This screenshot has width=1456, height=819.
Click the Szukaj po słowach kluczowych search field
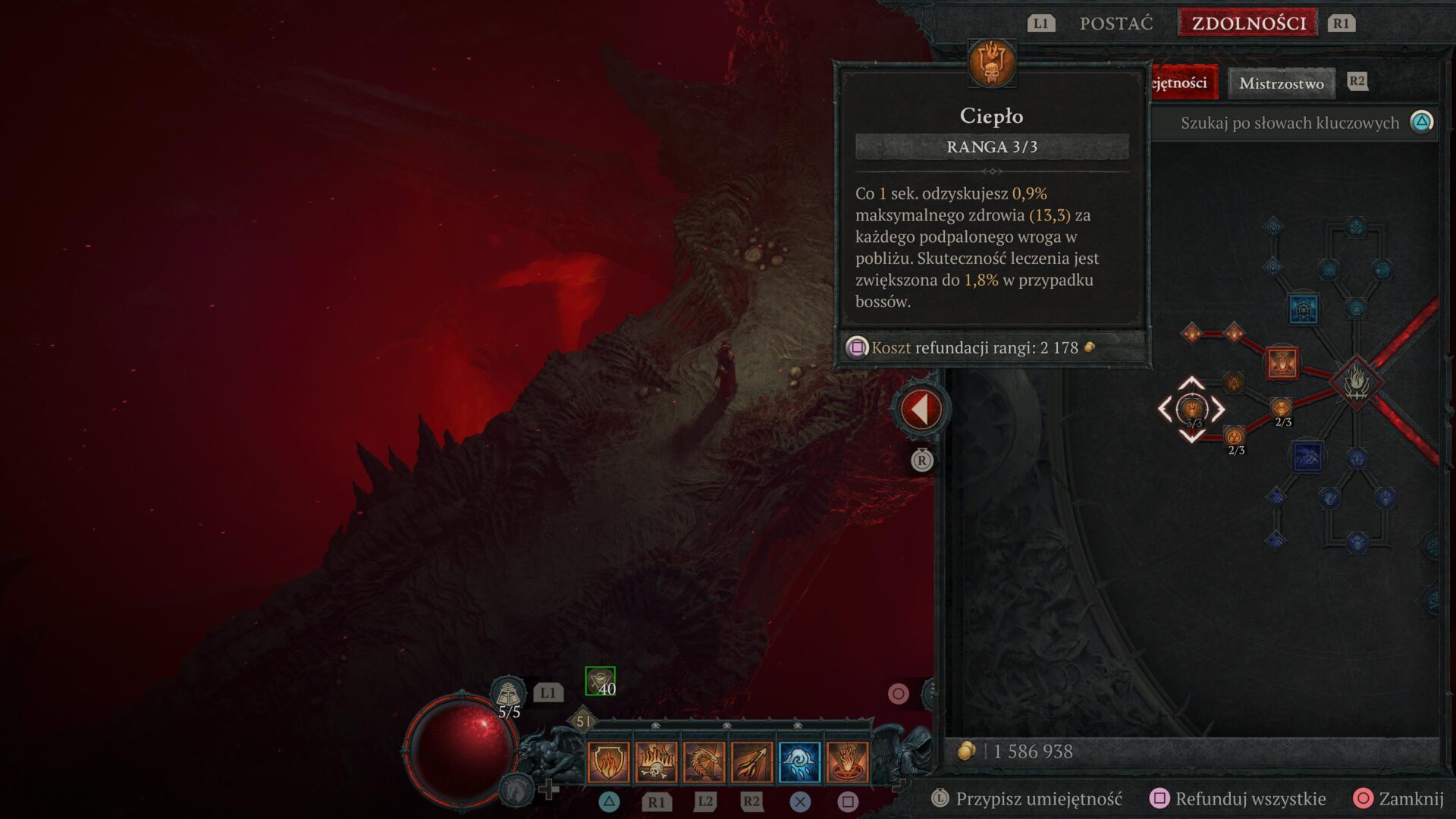click(1289, 122)
